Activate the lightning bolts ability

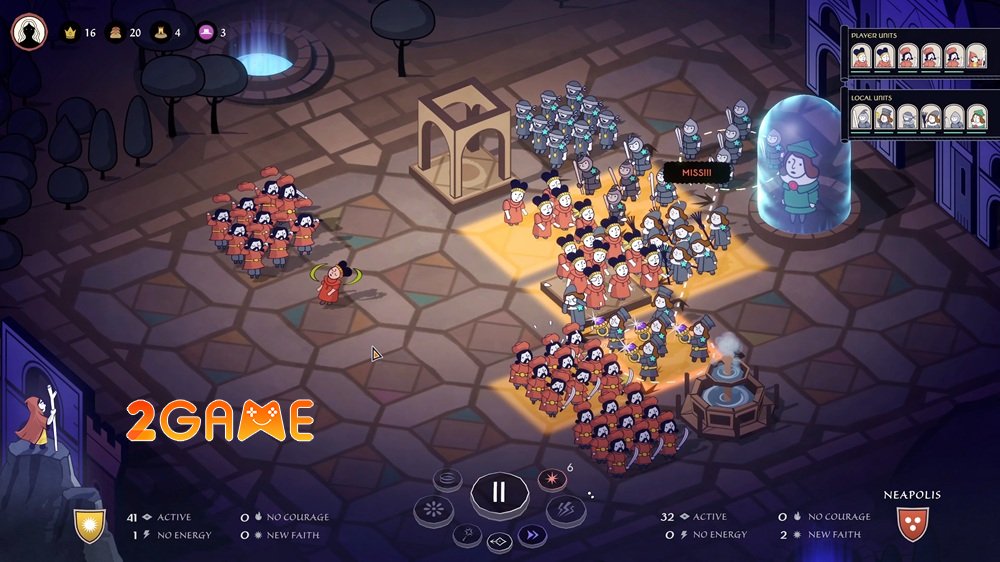tap(565, 511)
